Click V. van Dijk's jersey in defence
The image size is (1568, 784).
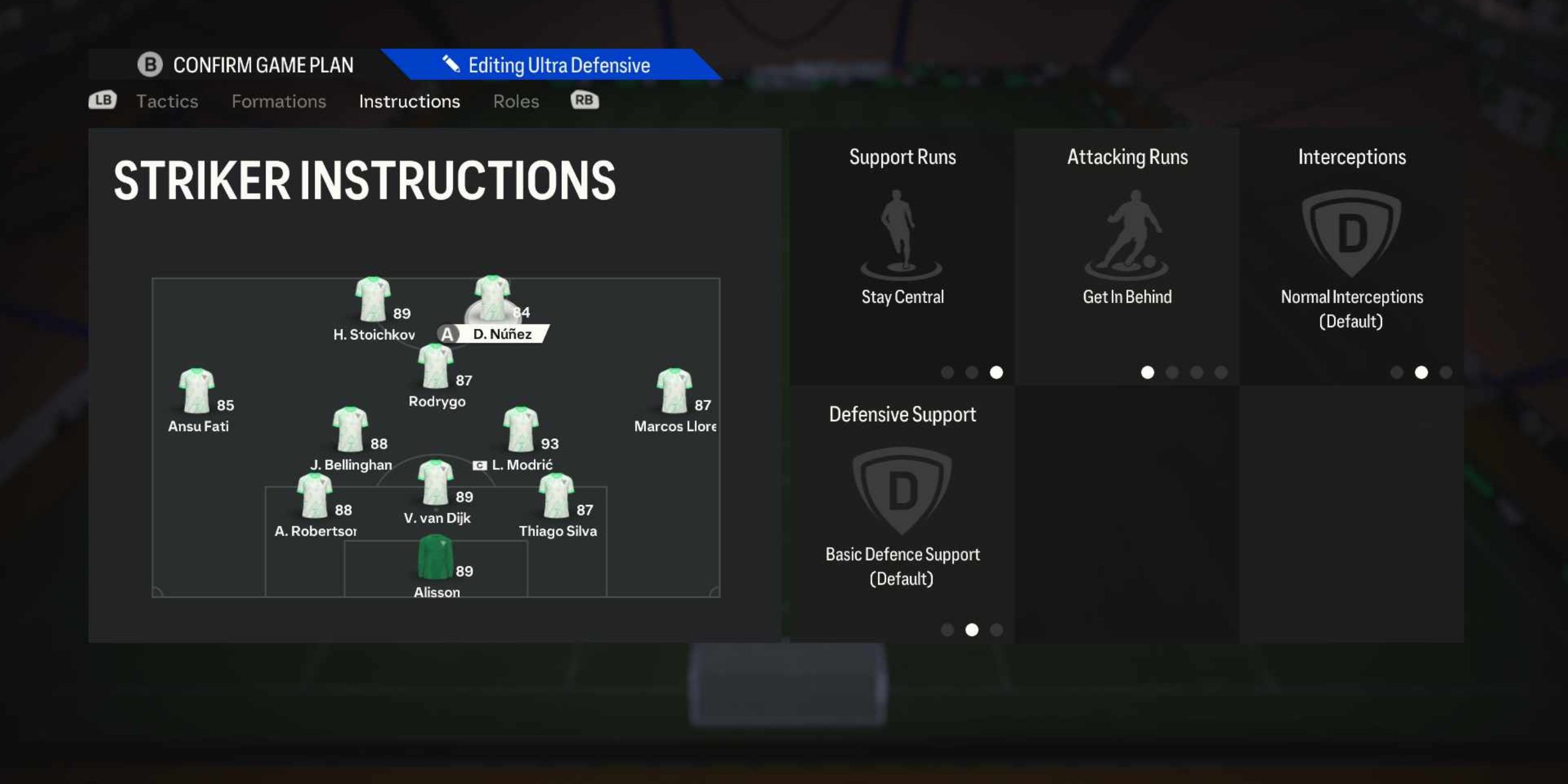click(x=436, y=482)
